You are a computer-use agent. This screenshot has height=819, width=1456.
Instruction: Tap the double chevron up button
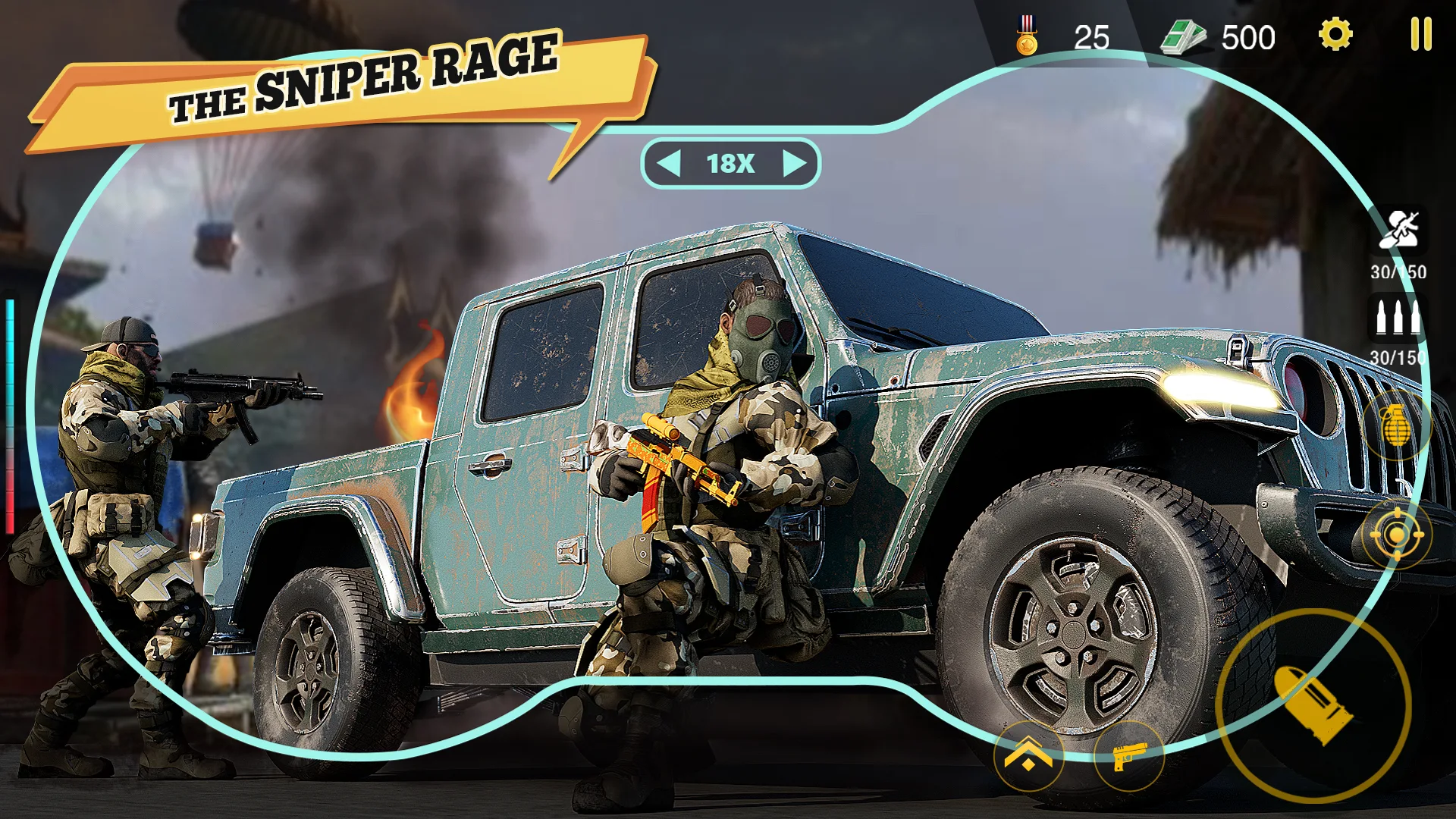[1028, 757]
